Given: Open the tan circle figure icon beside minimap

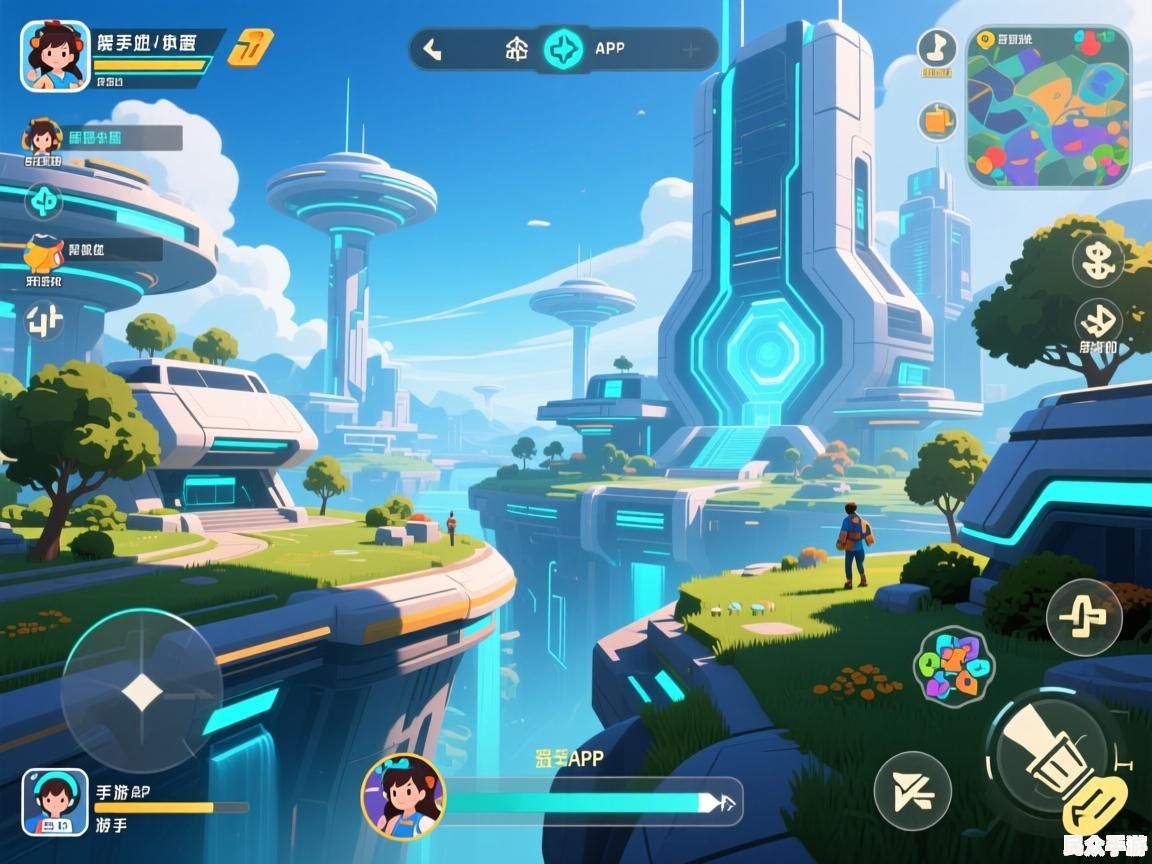Looking at the screenshot, I should pyautogui.click(x=937, y=49).
